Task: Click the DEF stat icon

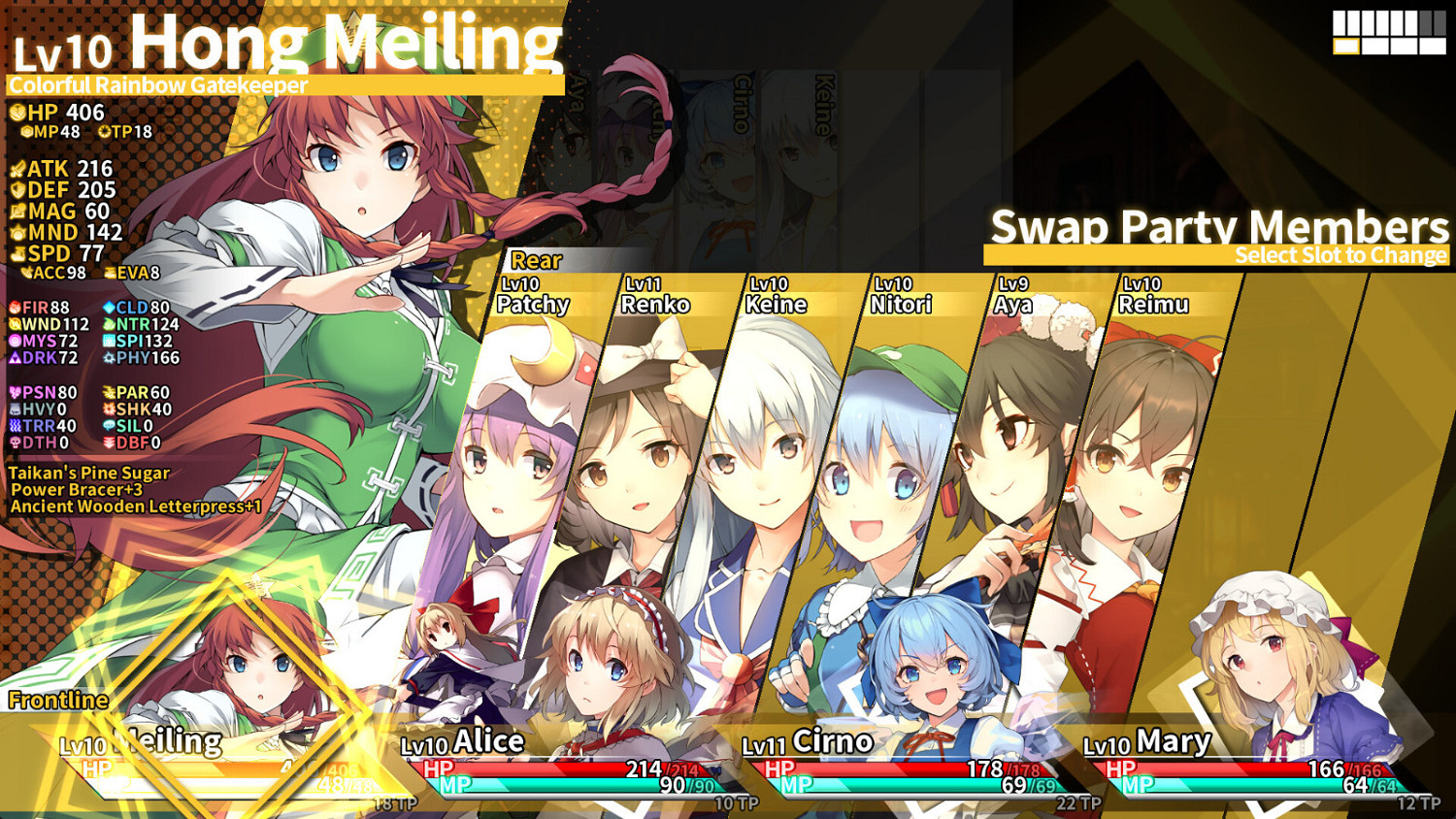Action: [17, 190]
